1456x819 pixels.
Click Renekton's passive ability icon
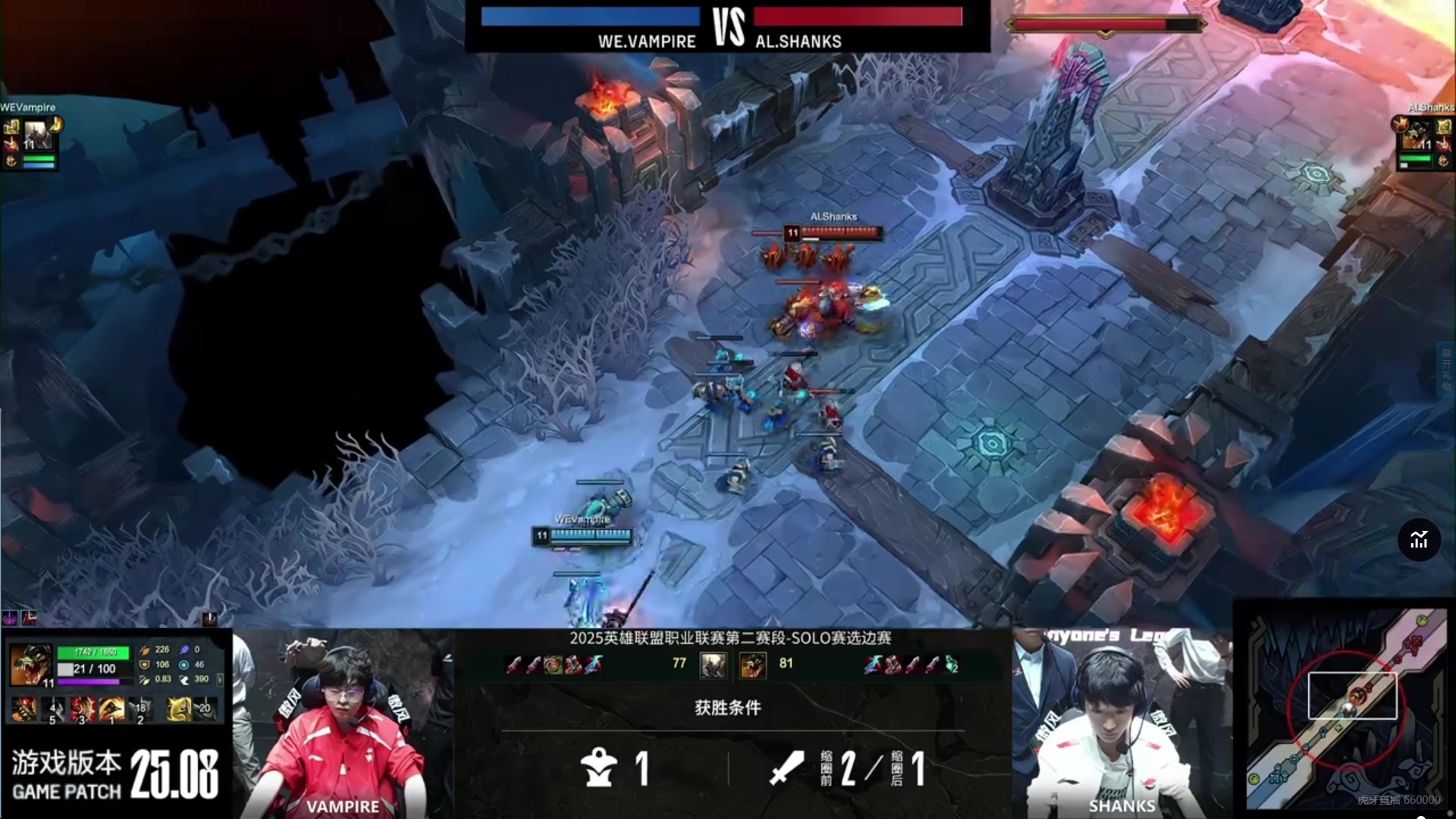(24, 710)
